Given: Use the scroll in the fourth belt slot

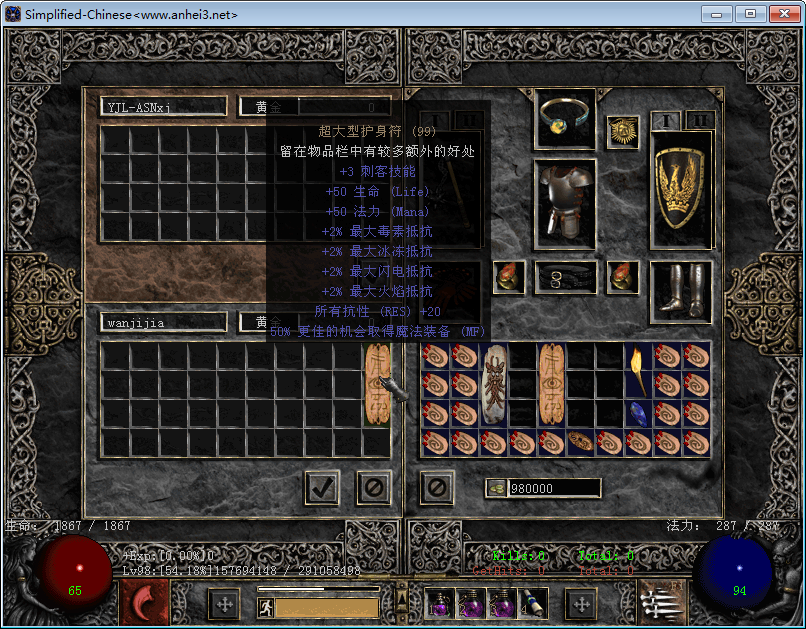Looking at the screenshot, I should coord(532,603).
